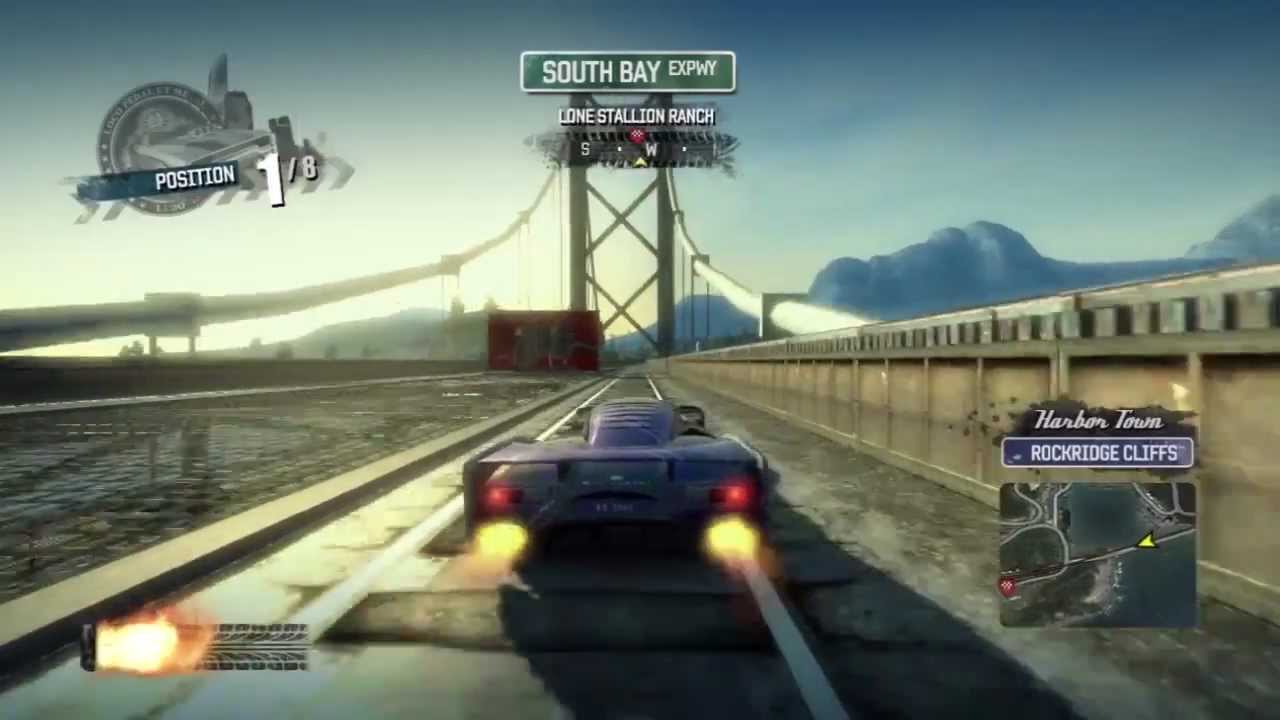1280x720 pixels.
Task: Select the dot between S and W on compass
Action: click(x=618, y=150)
